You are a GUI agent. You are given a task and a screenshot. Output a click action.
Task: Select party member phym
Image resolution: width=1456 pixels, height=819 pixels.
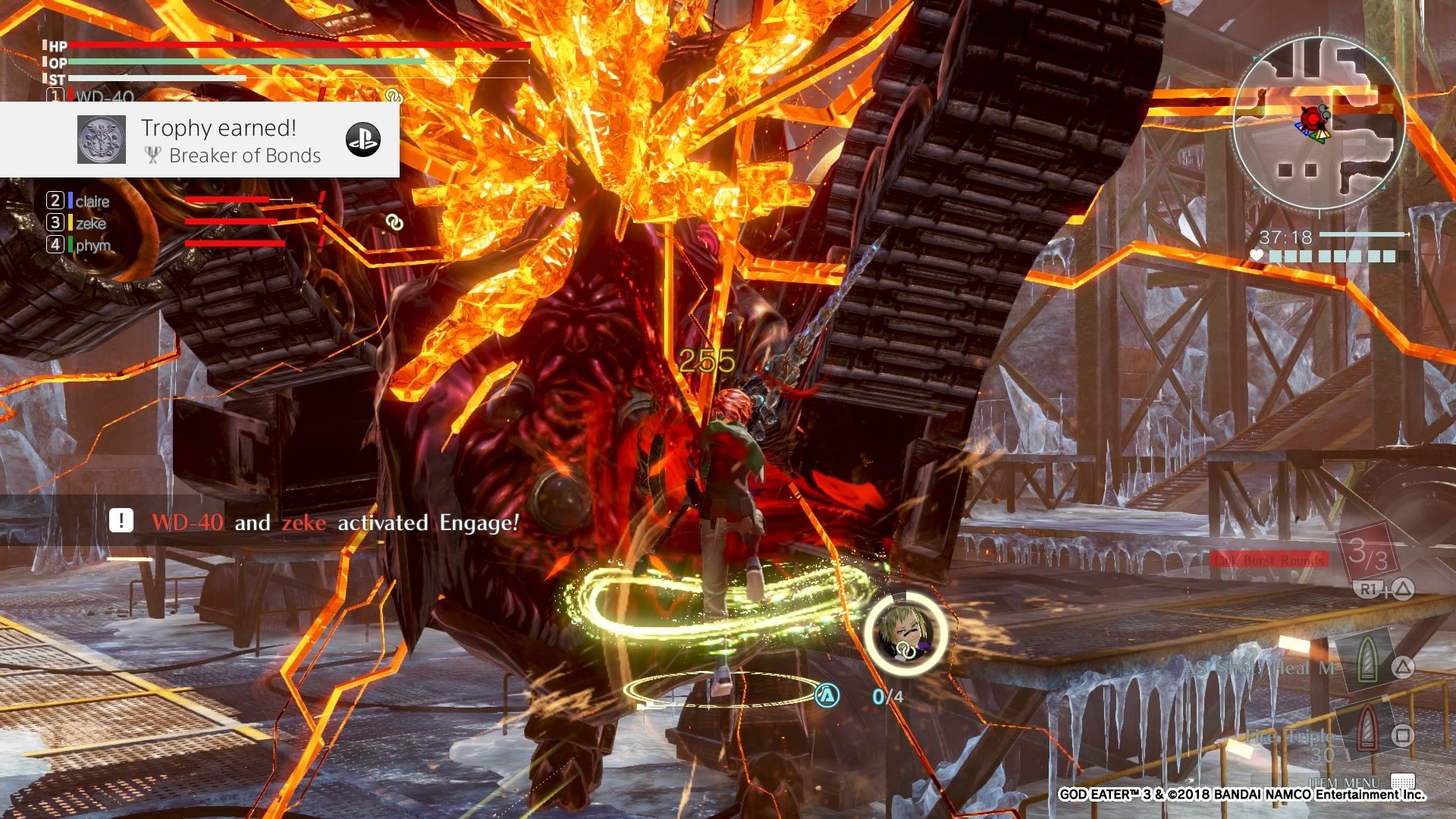click(93, 245)
